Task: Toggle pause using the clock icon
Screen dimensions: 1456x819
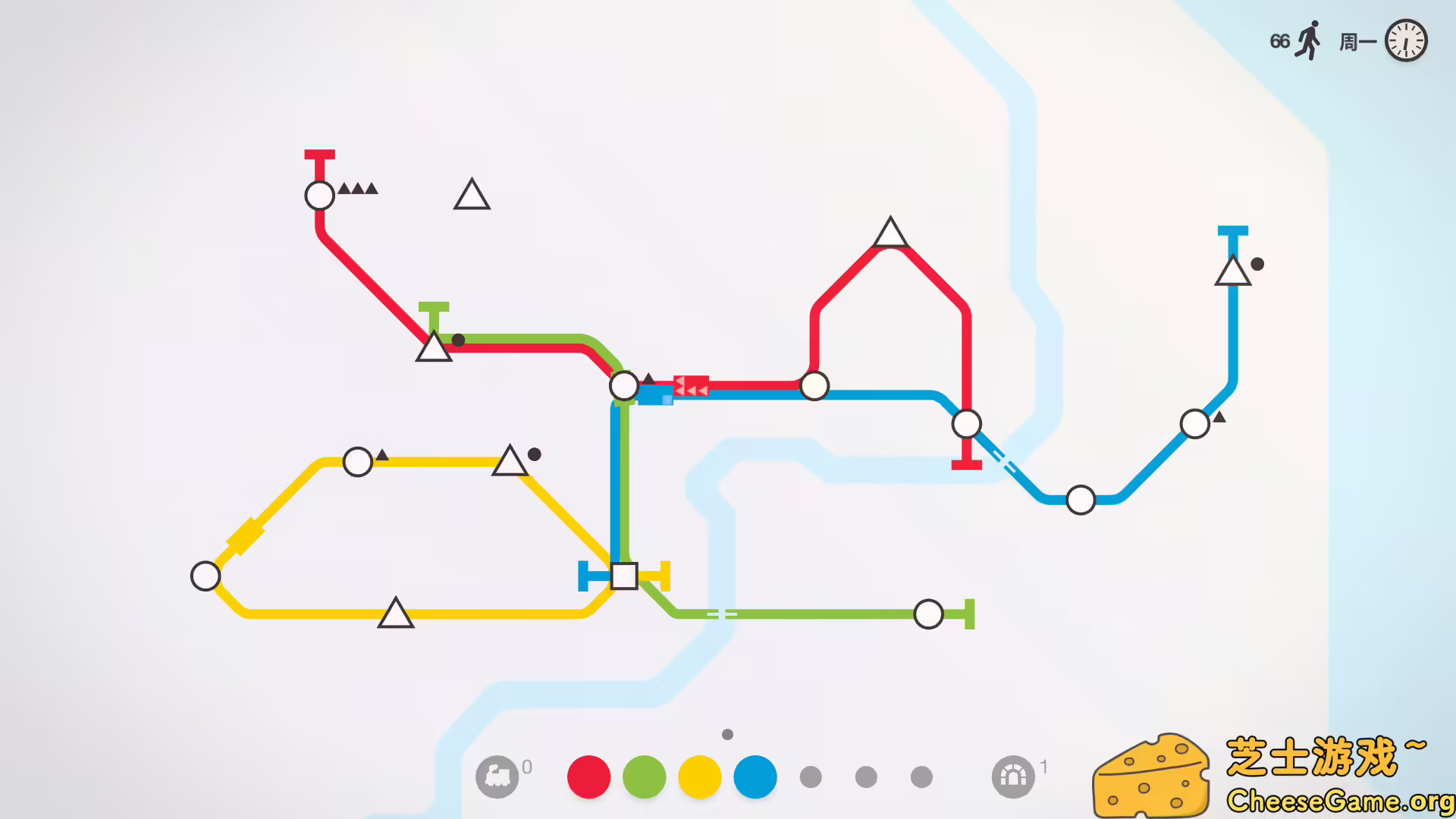Action: (x=1407, y=40)
